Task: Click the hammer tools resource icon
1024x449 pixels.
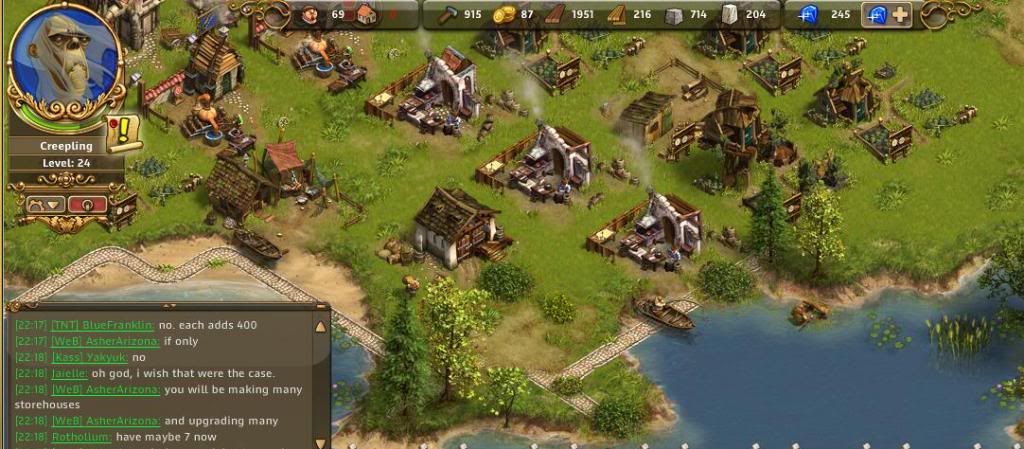Action: (x=444, y=14)
